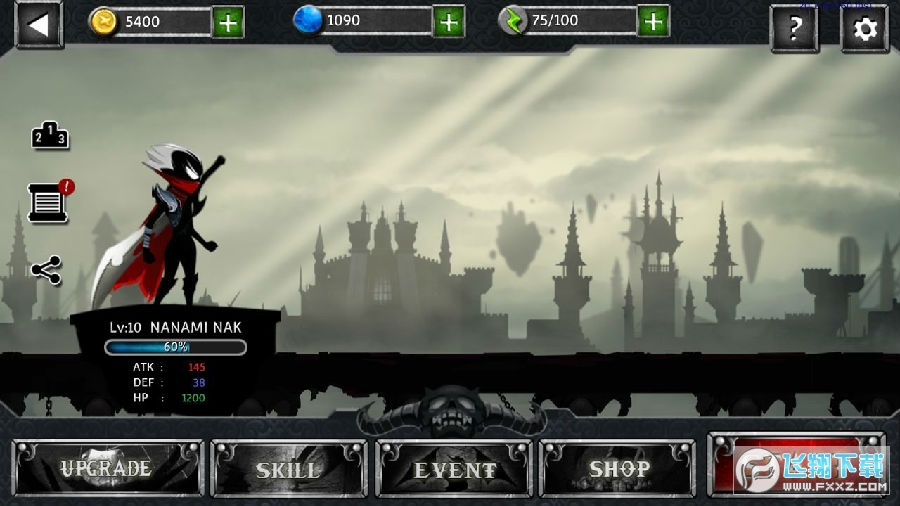This screenshot has height=506, width=900.
Task: Open the Event menu
Action: (x=454, y=468)
